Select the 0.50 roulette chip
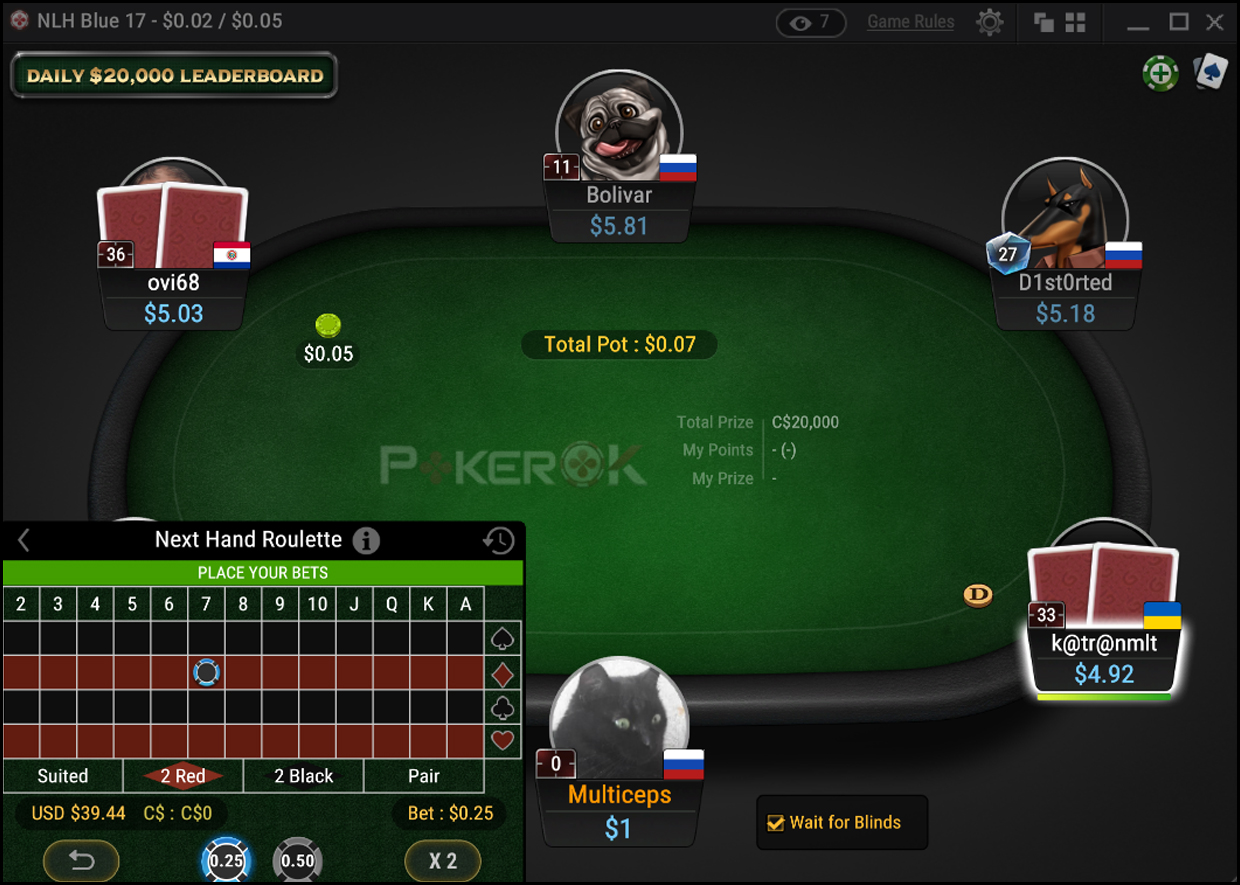 click(297, 860)
